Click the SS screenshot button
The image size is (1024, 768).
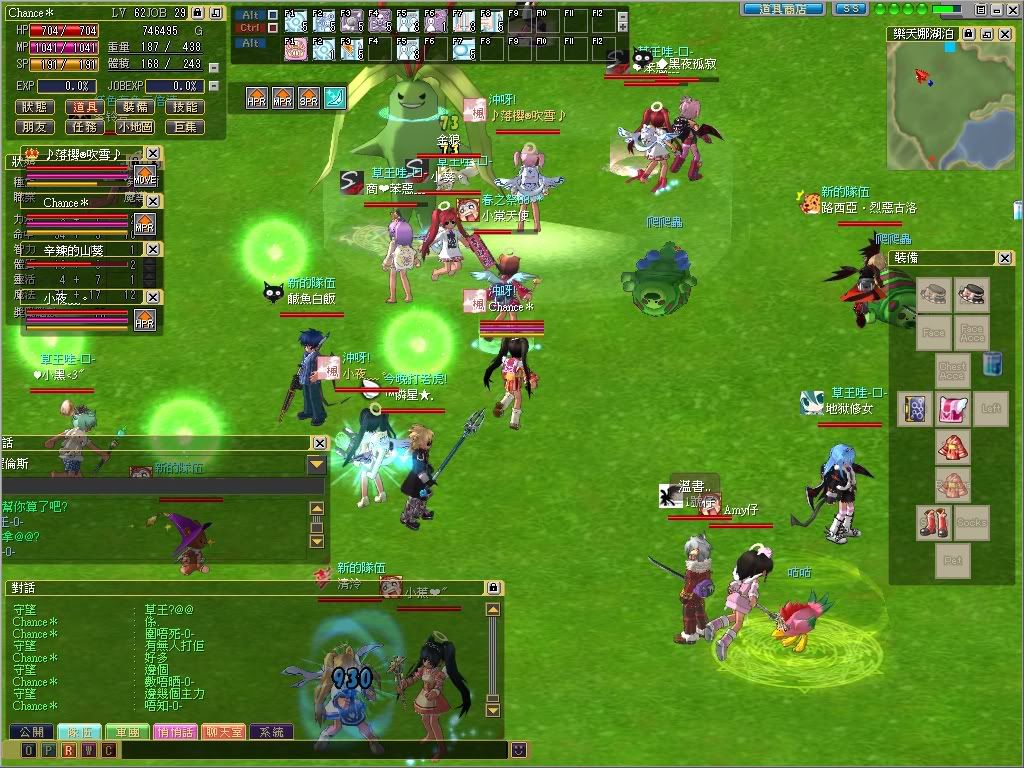(x=849, y=8)
